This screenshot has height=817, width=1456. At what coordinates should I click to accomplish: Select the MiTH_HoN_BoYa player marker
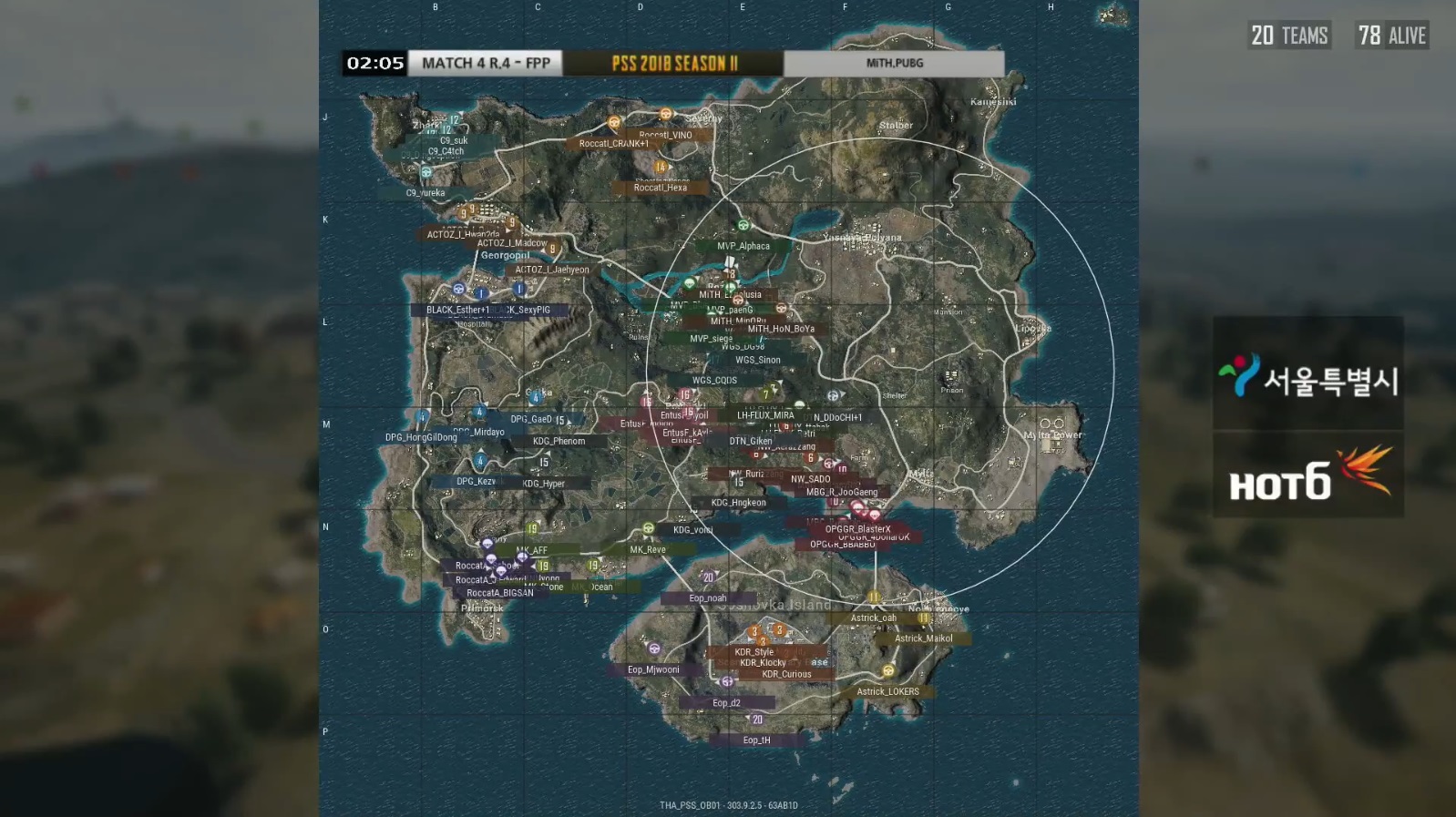click(781, 329)
